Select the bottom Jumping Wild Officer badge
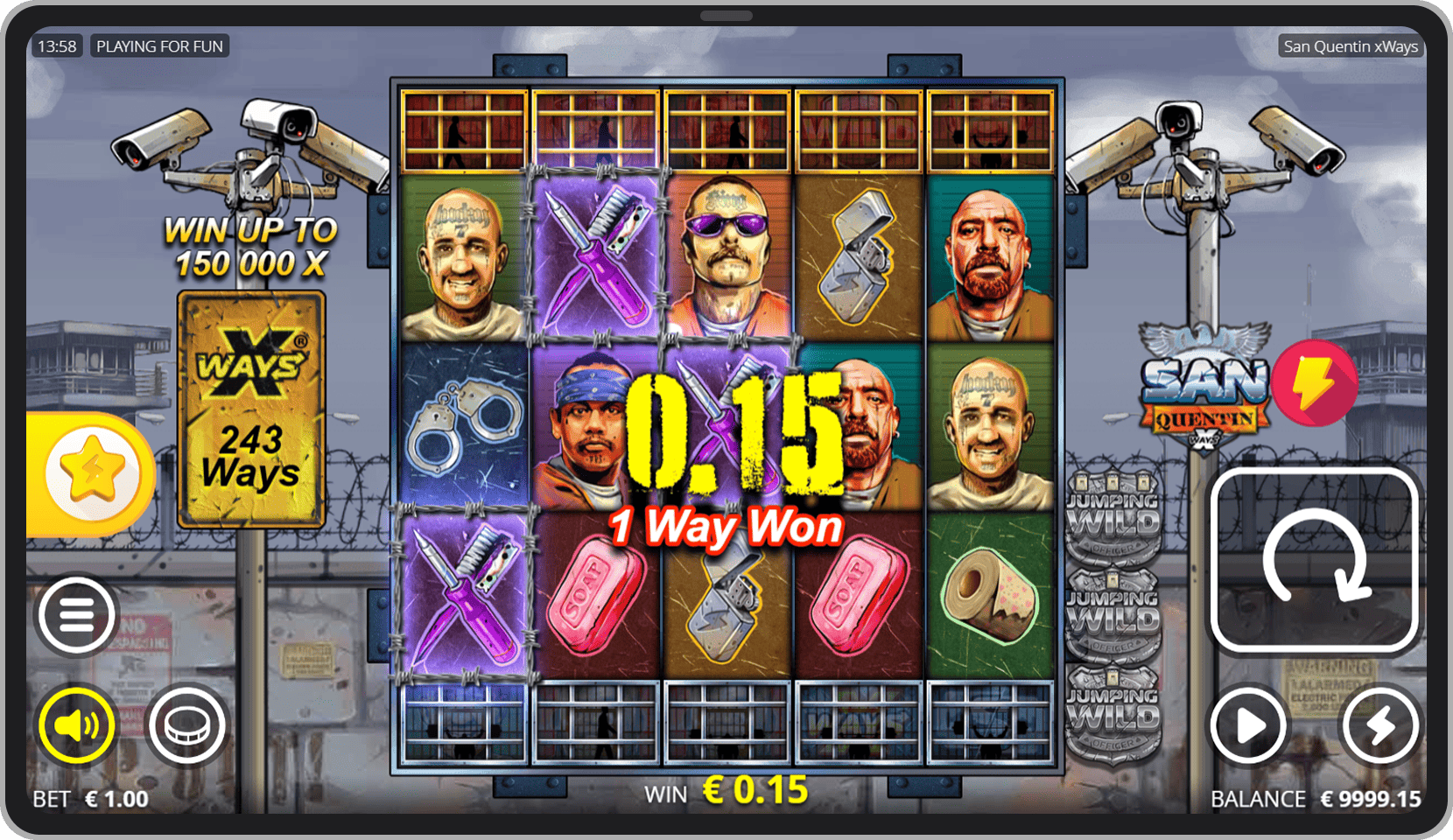The height and width of the screenshot is (840, 1453). pyautogui.click(x=1113, y=710)
